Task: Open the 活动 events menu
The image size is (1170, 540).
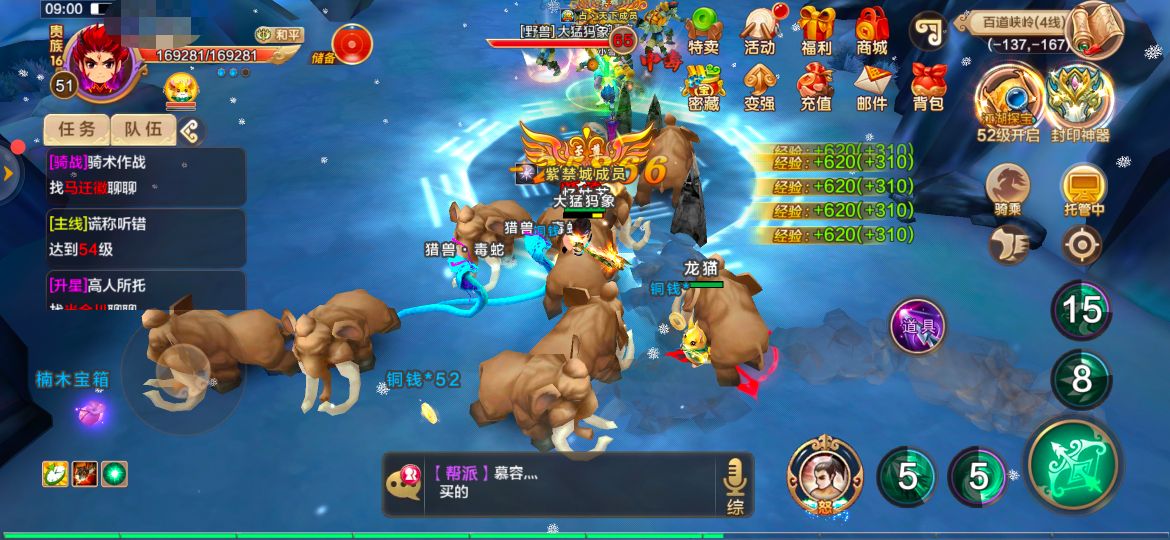Action: click(x=760, y=29)
